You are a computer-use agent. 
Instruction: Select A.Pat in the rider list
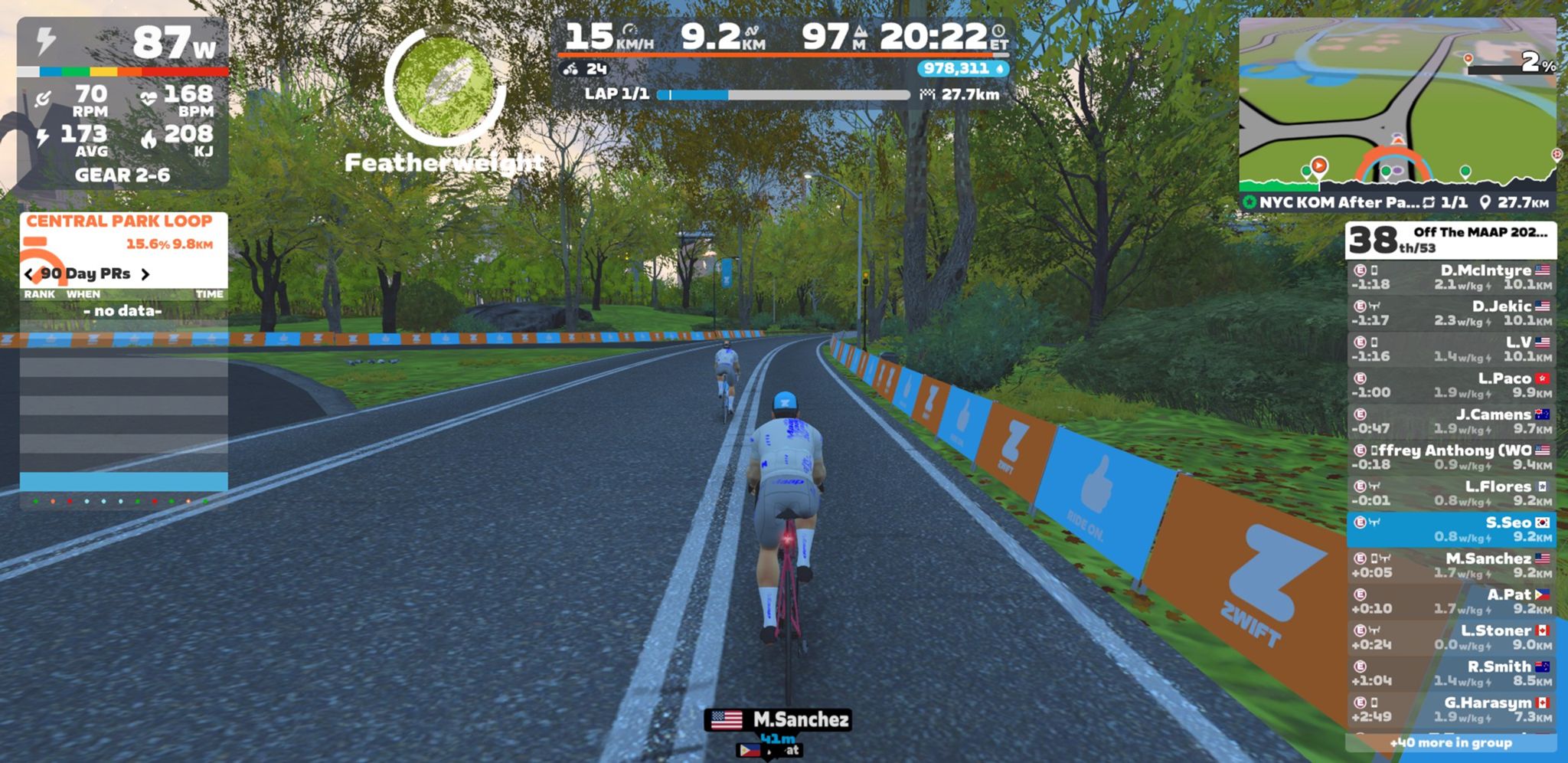(x=1451, y=601)
